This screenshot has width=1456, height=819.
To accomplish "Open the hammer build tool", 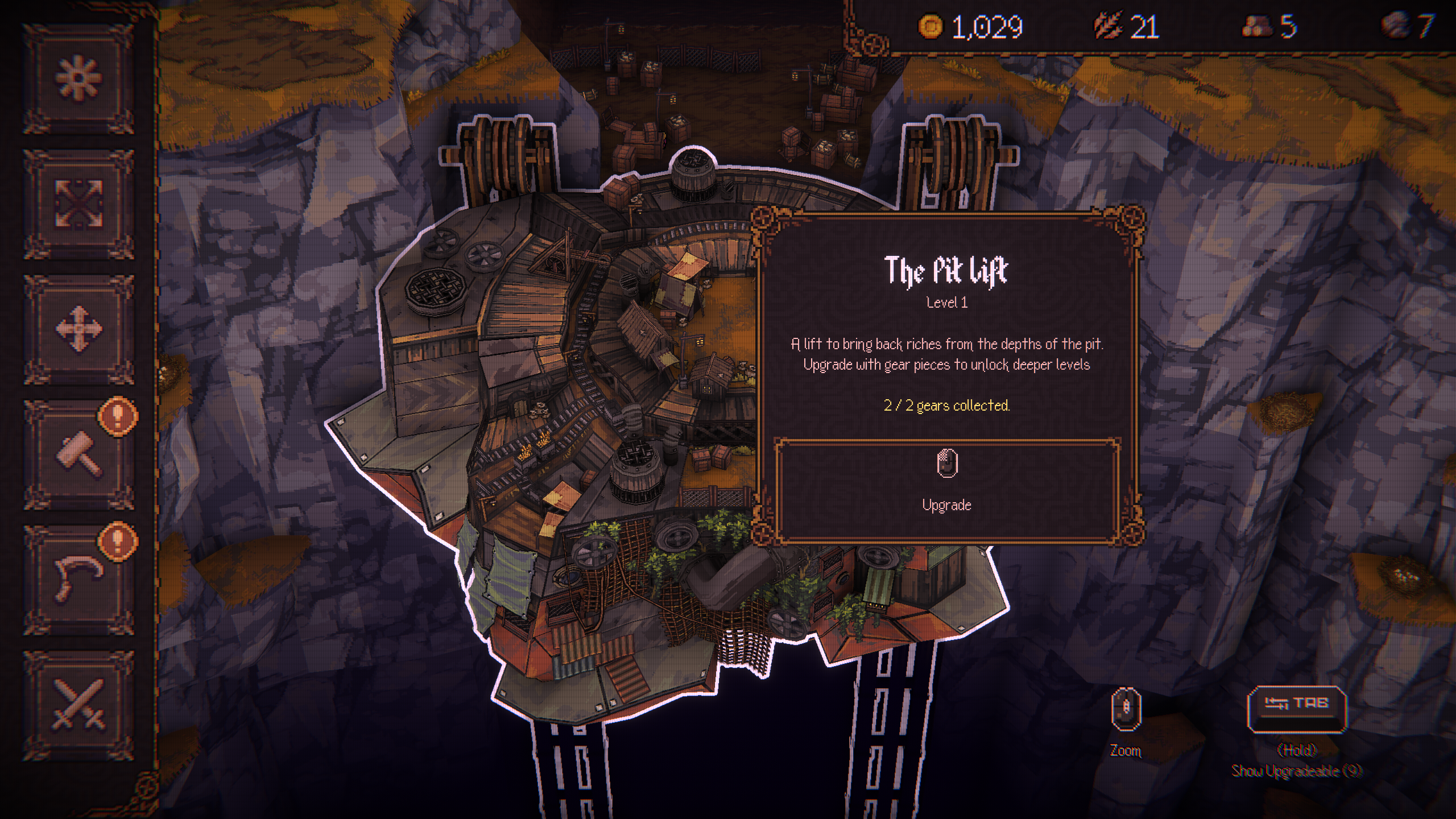I will pyautogui.click(x=79, y=454).
